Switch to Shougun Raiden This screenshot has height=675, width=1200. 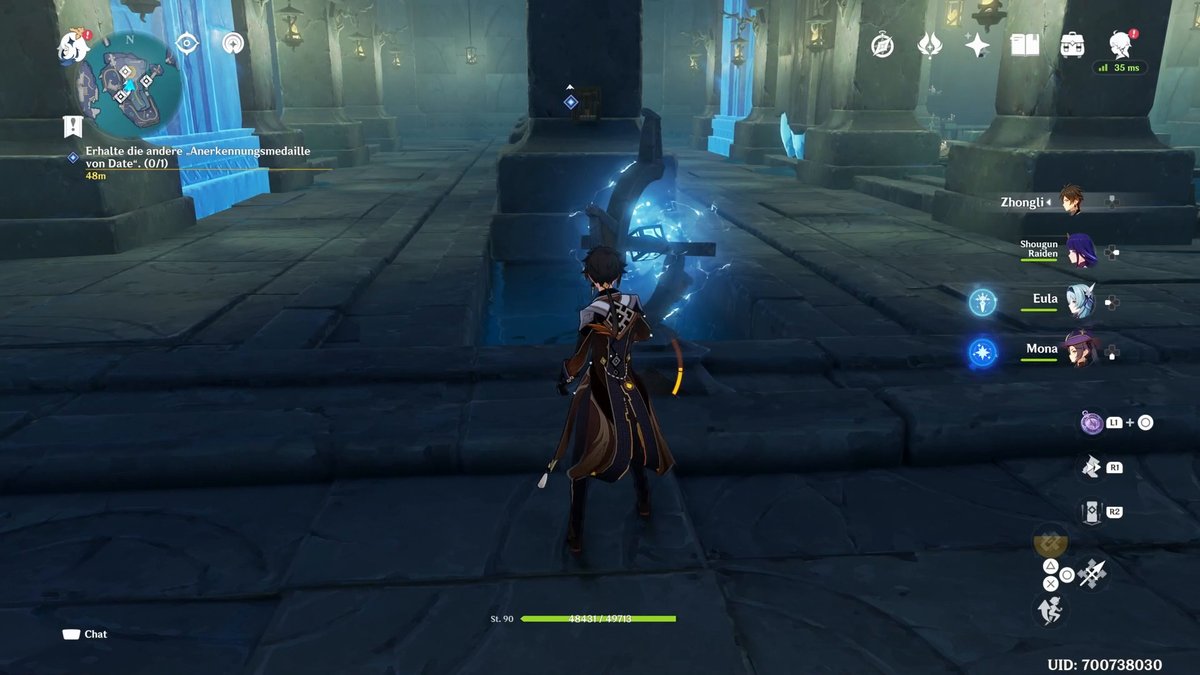[1079, 251]
